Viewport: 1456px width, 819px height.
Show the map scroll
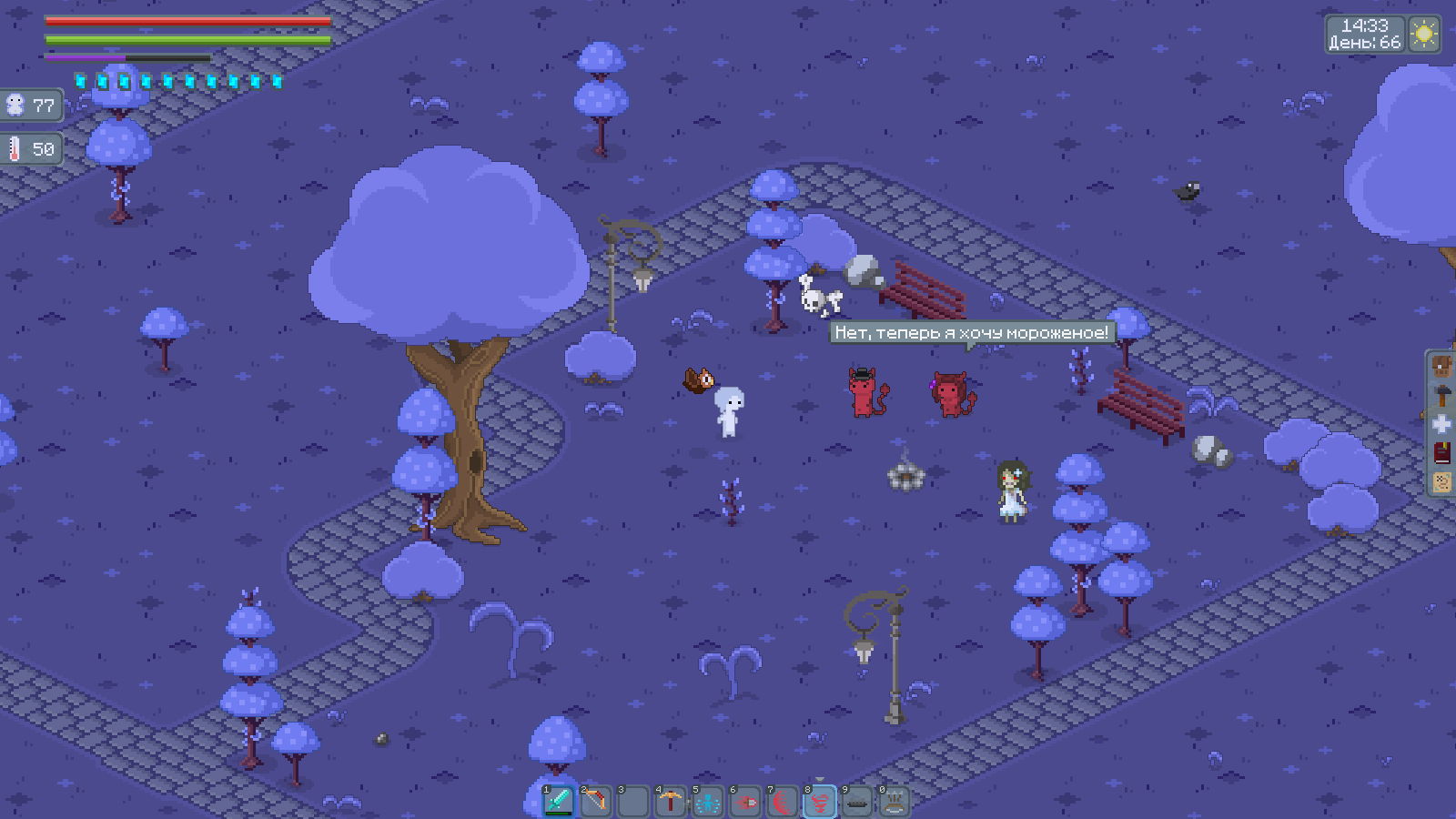[1442, 480]
